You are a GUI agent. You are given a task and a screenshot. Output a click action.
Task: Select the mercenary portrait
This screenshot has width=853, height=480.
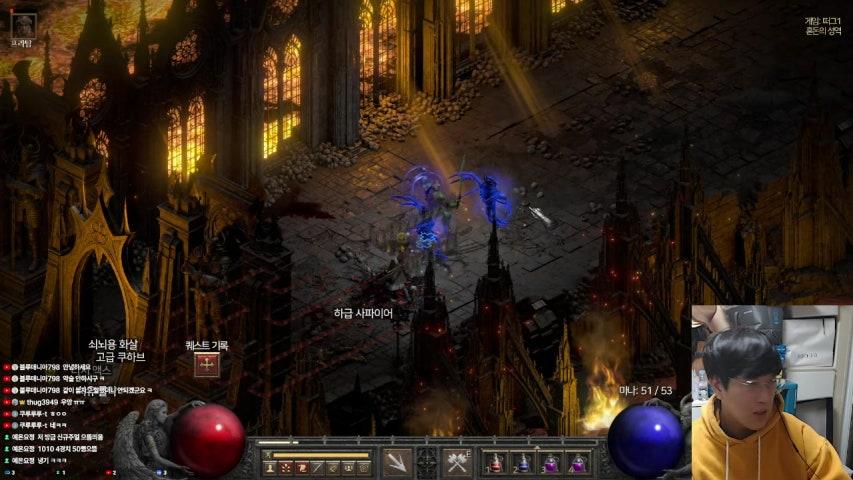click(x=22, y=24)
